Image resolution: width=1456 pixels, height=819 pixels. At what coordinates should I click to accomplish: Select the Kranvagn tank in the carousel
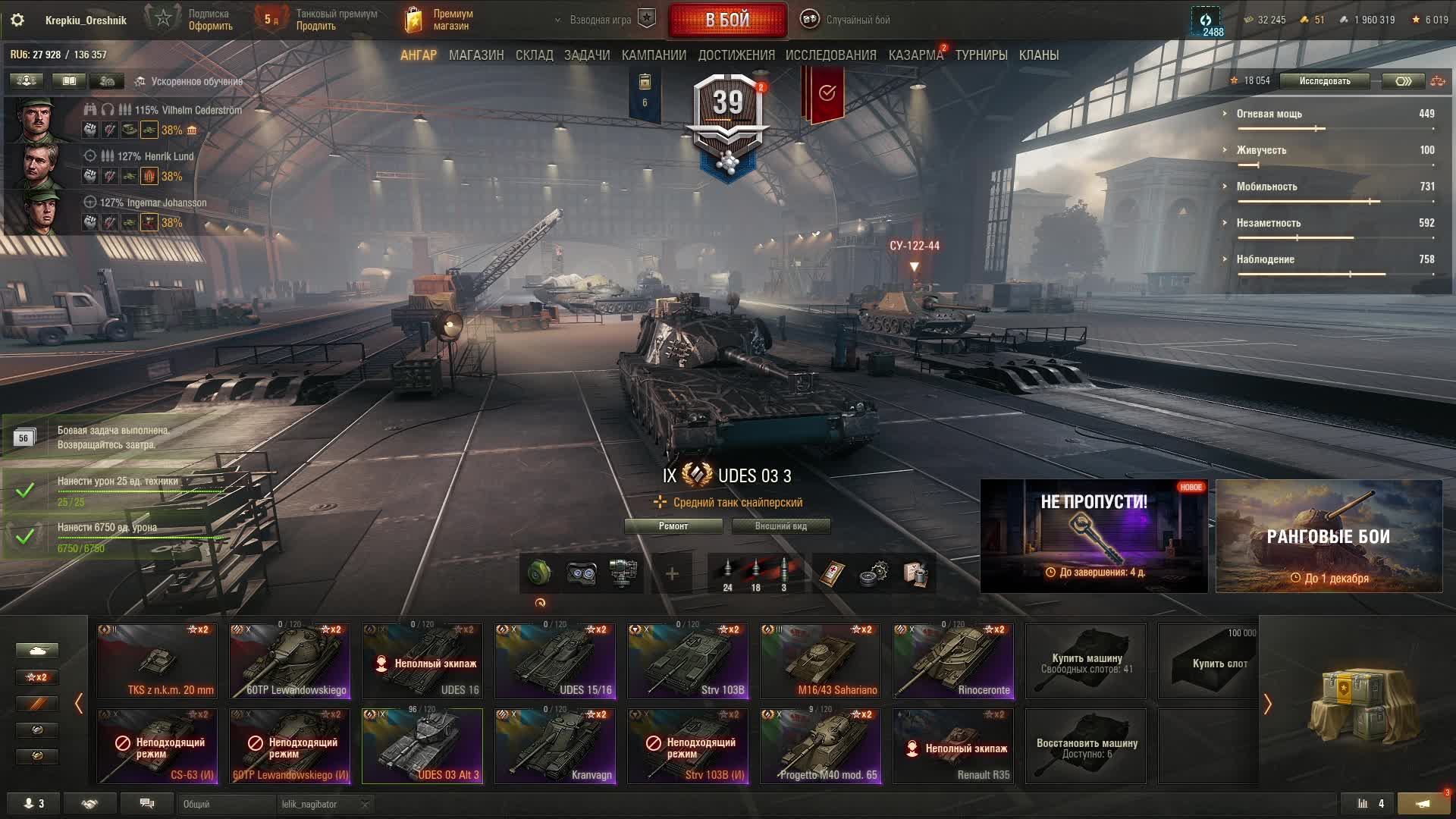[555, 745]
